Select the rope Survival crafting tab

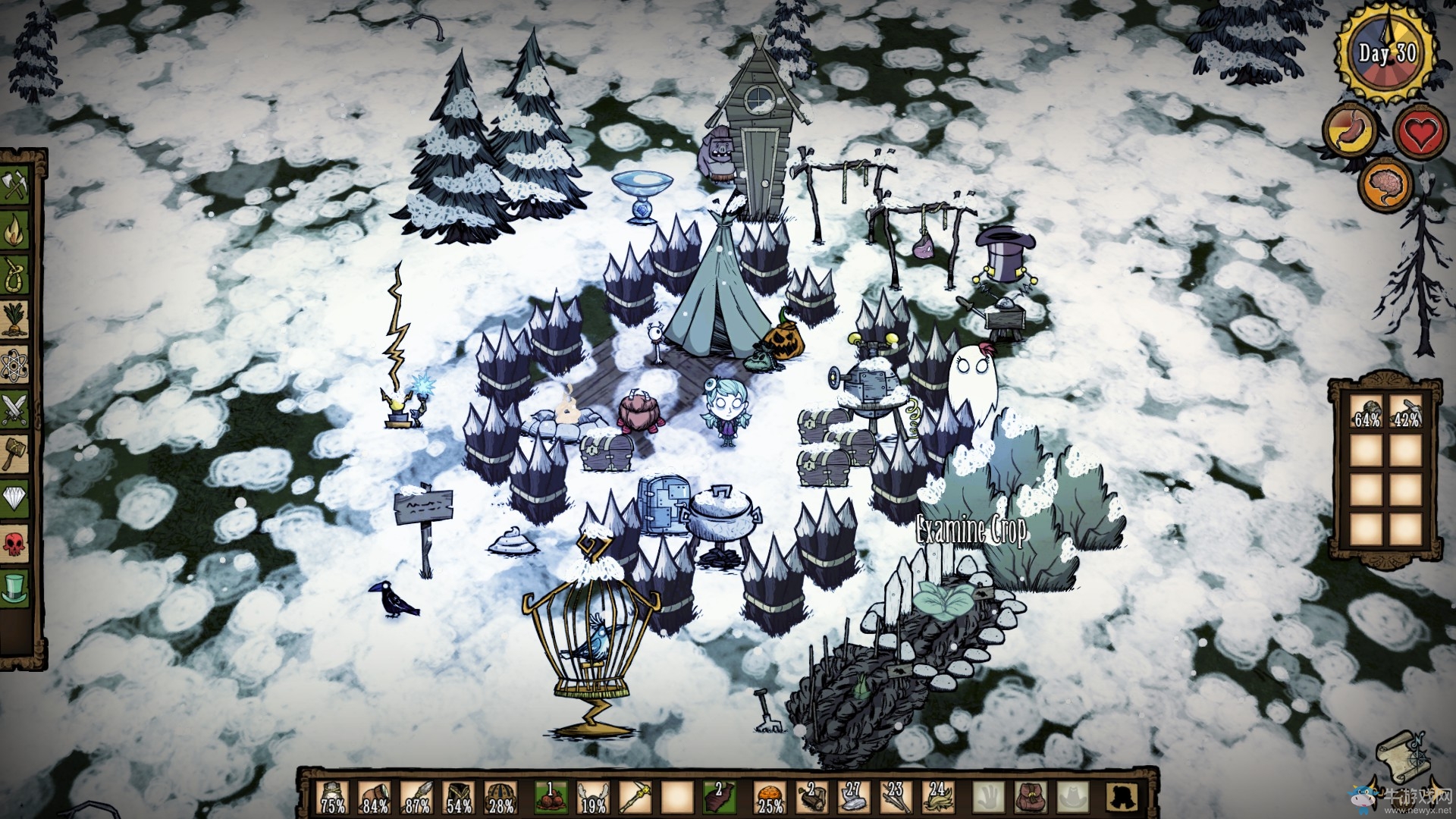[x=16, y=273]
